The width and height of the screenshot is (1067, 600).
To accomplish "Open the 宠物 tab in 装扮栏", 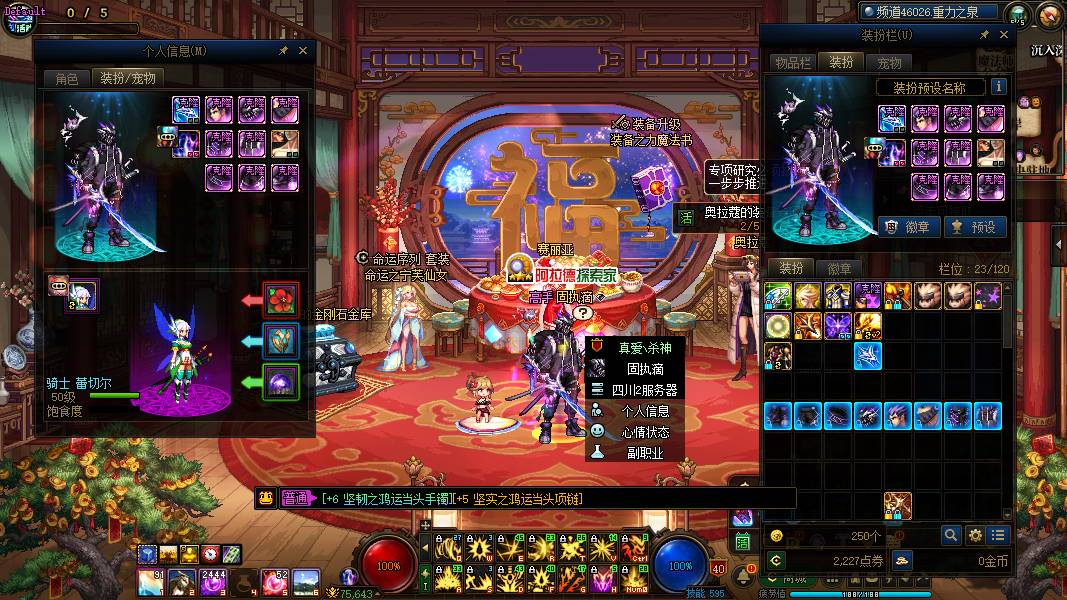I will coord(889,62).
